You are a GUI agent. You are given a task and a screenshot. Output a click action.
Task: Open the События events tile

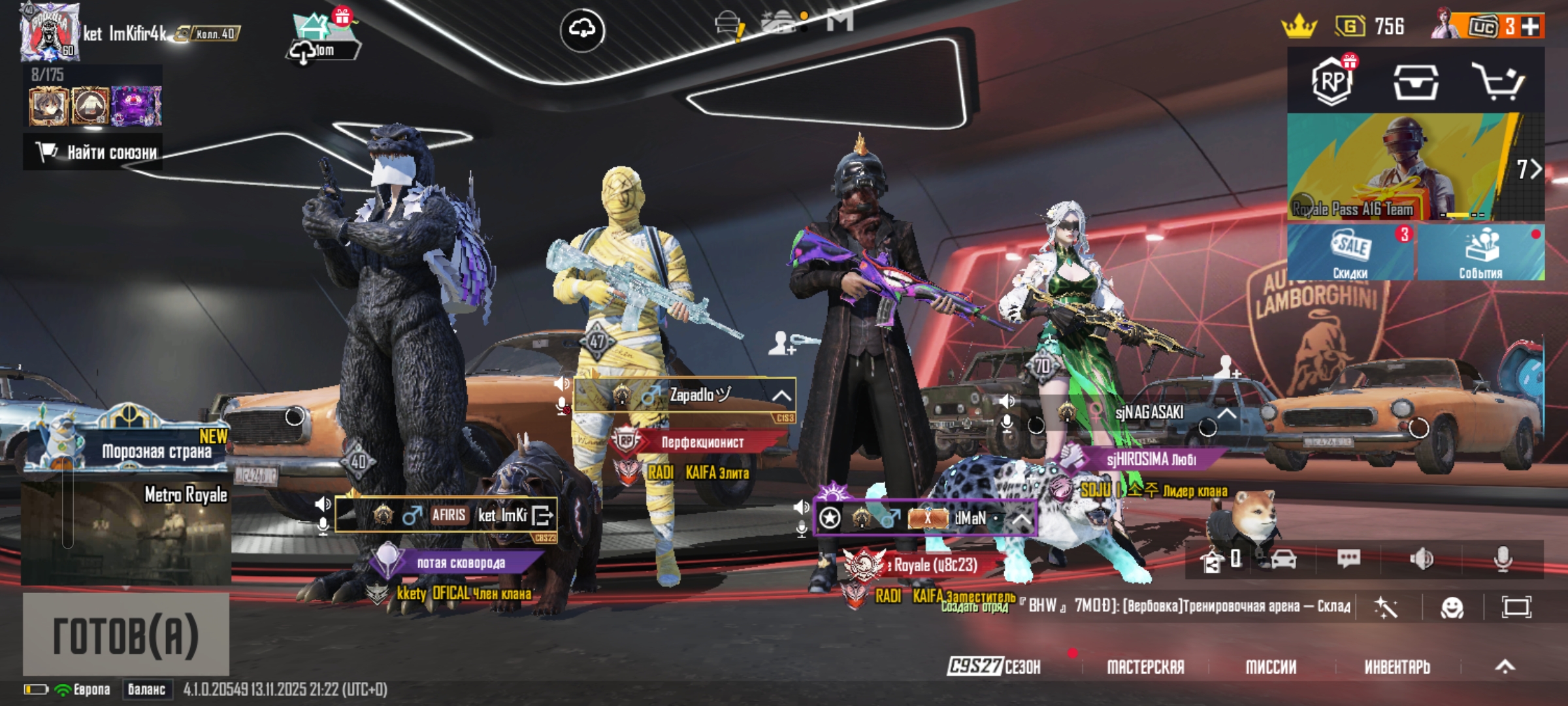[1480, 252]
